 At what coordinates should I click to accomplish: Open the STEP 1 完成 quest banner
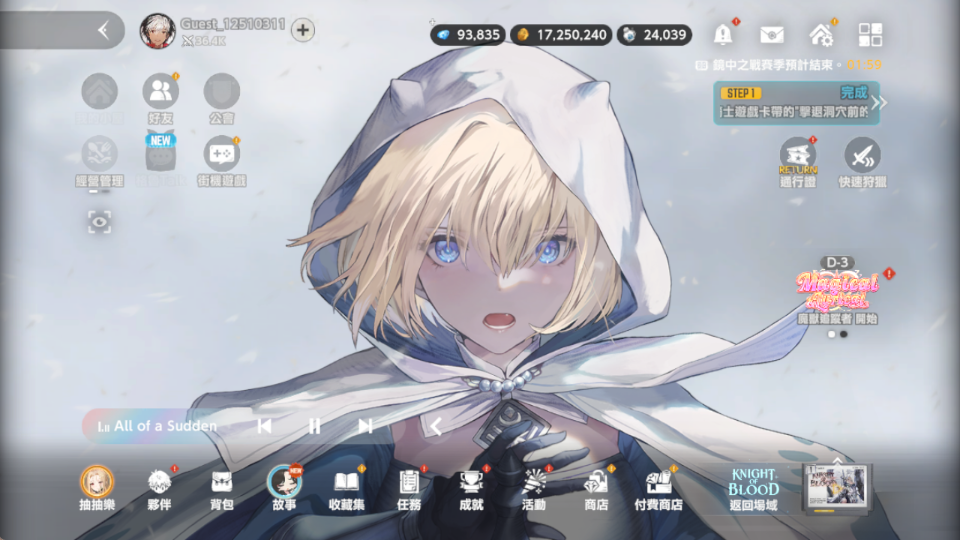click(797, 103)
